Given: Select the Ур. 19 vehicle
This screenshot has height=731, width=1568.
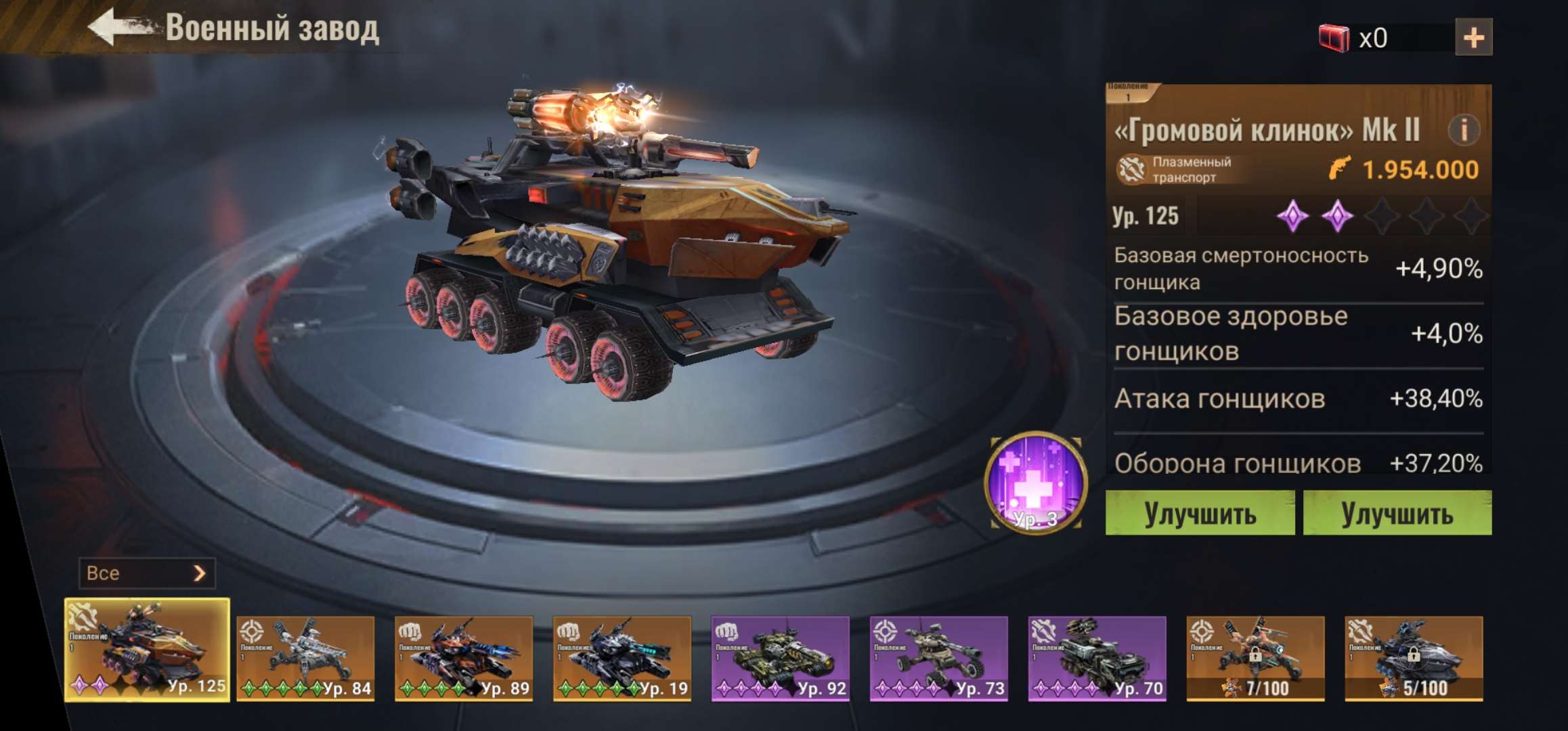Looking at the screenshot, I should point(622,658).
